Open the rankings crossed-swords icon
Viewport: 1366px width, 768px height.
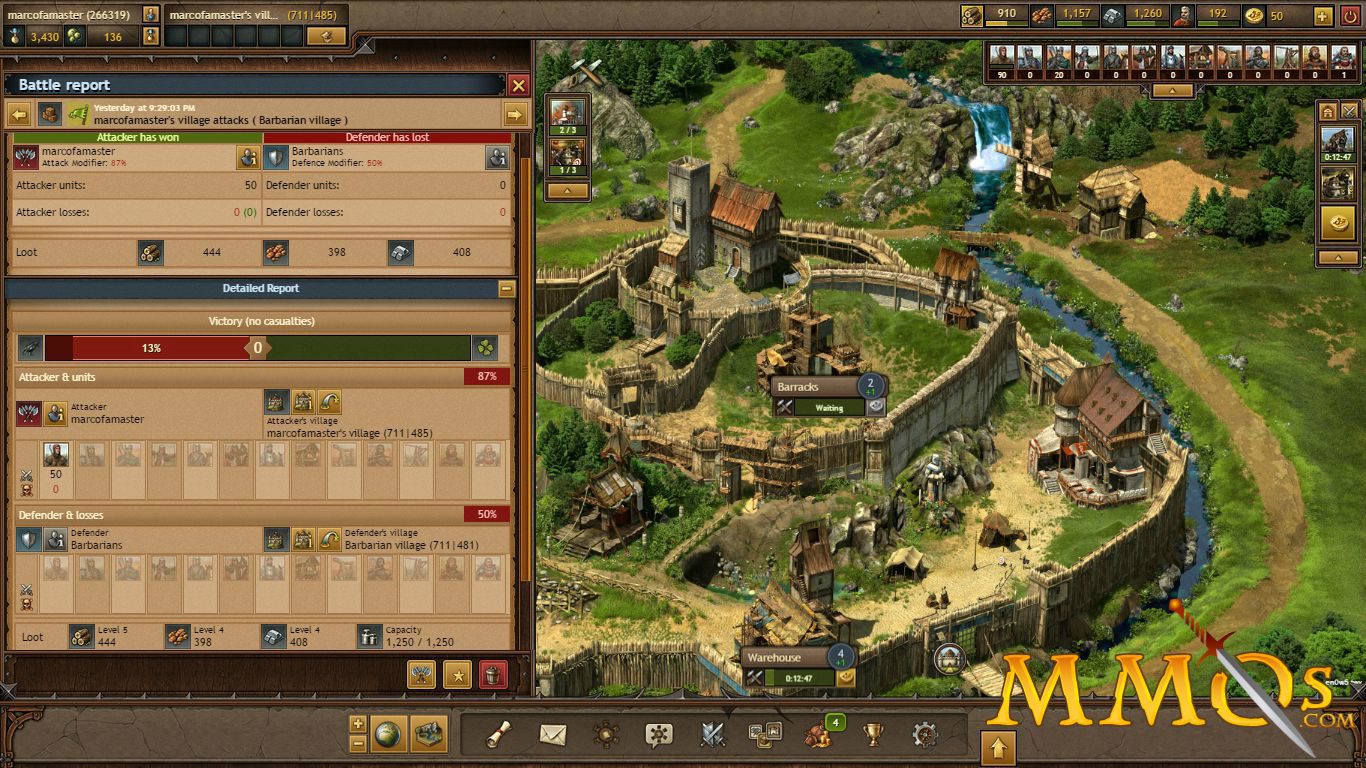(711, 735)
